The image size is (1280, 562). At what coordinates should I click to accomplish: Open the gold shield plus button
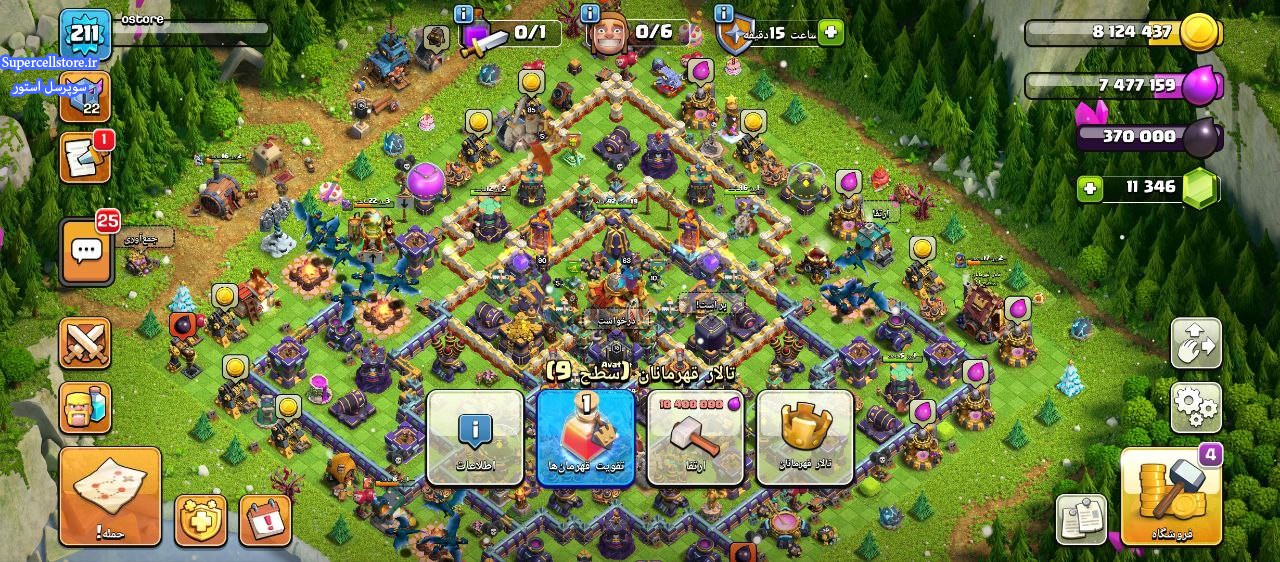(x=201, y=520)
